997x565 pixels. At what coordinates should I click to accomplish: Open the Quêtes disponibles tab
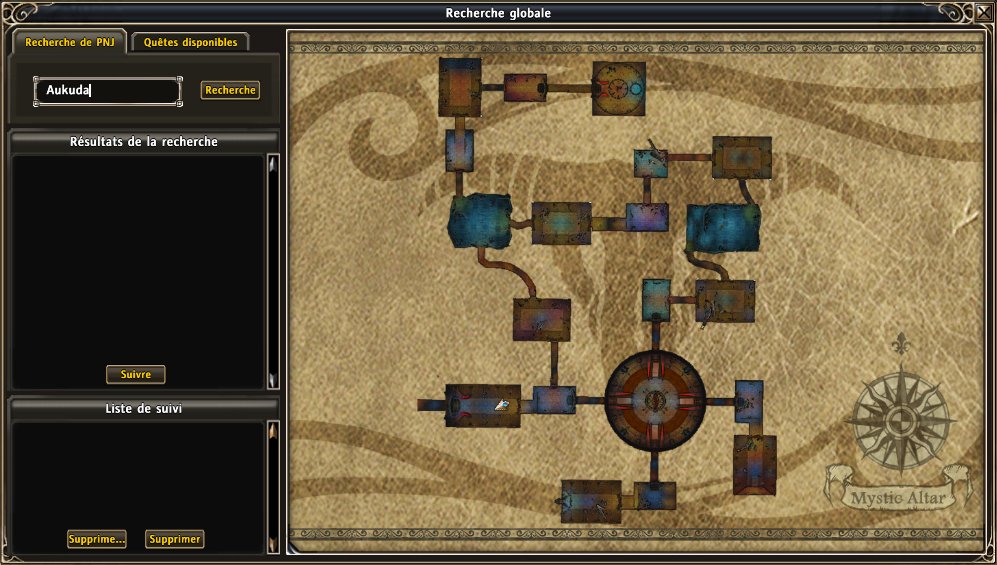click(190, 43)
